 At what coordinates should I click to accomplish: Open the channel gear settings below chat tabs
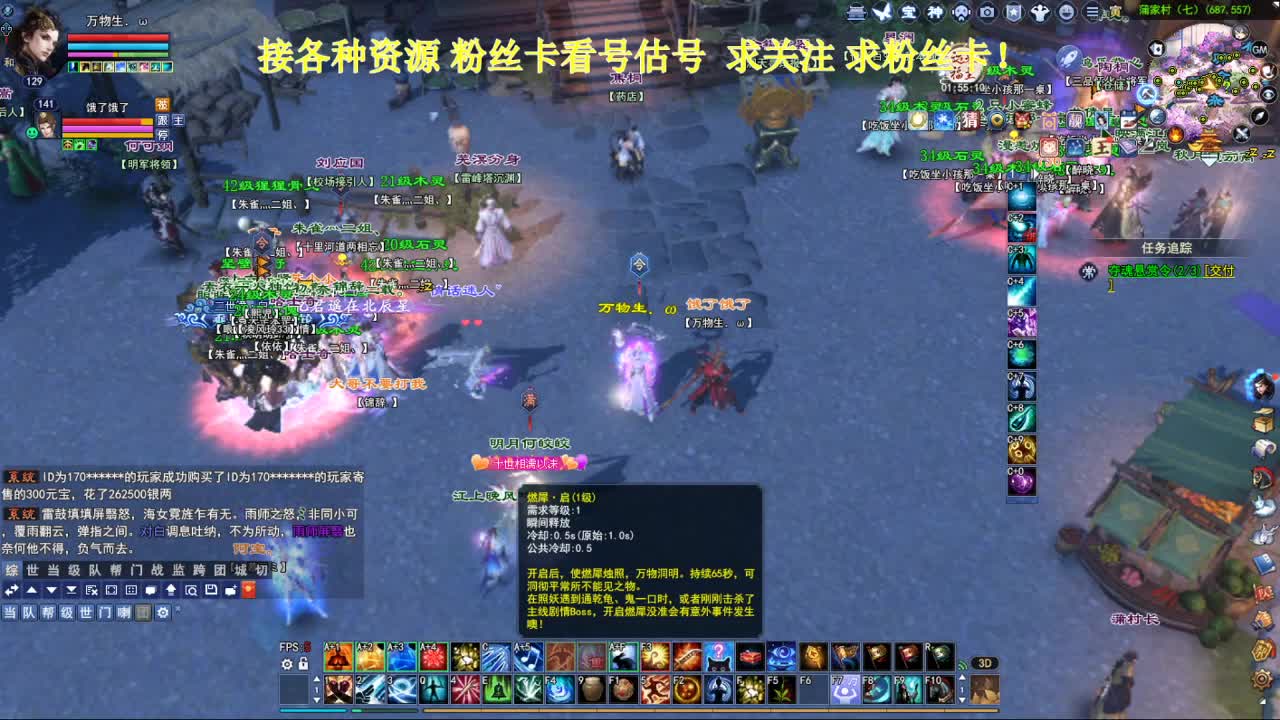[x=163, y=613]
